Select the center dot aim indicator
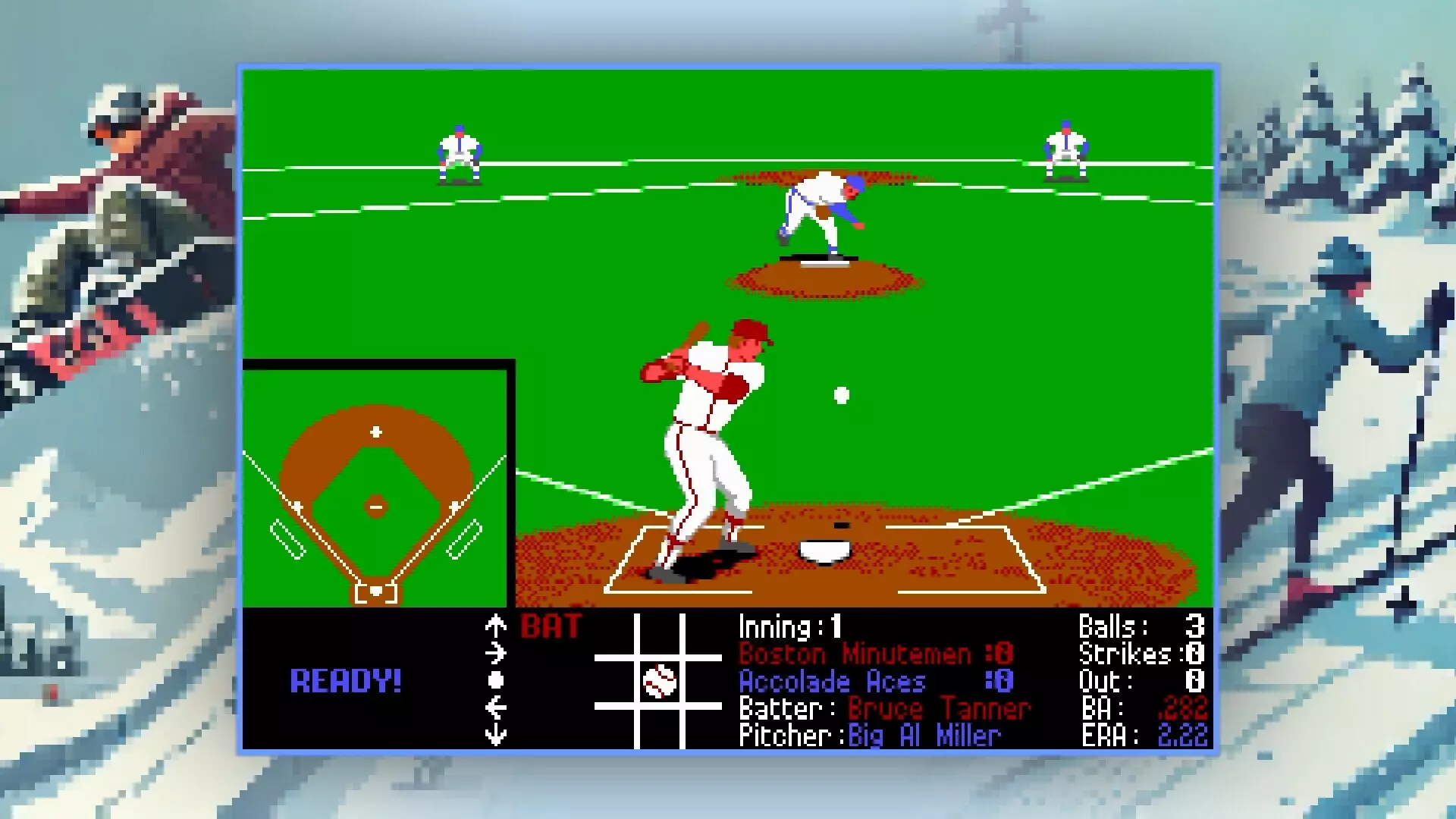Image resolution: width=1456 pixels, height=819 pixels. click(x=497, y=680)
